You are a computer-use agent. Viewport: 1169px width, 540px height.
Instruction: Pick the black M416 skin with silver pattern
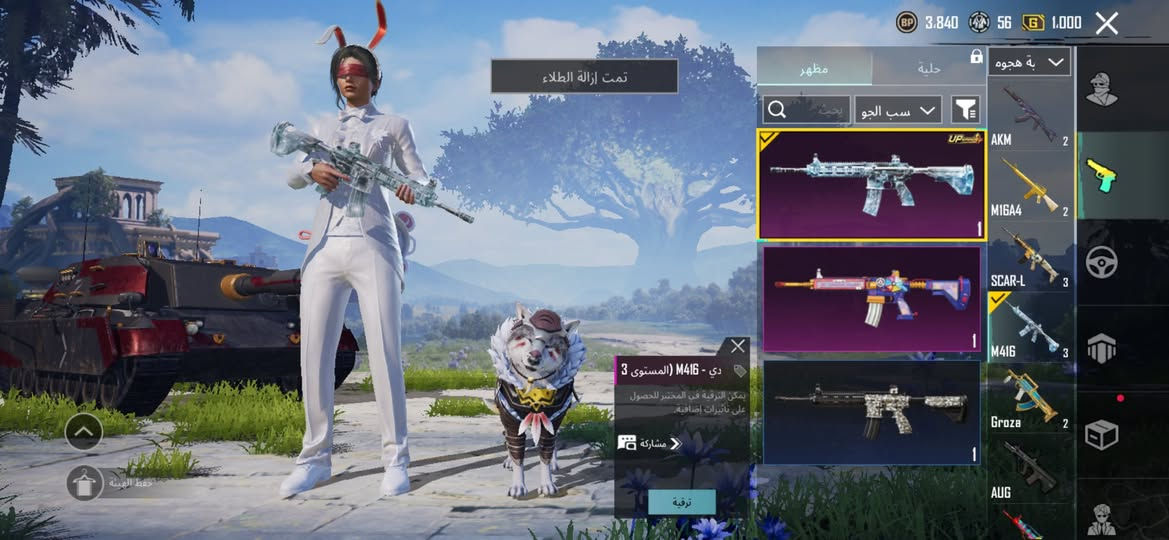click(871, 411)
